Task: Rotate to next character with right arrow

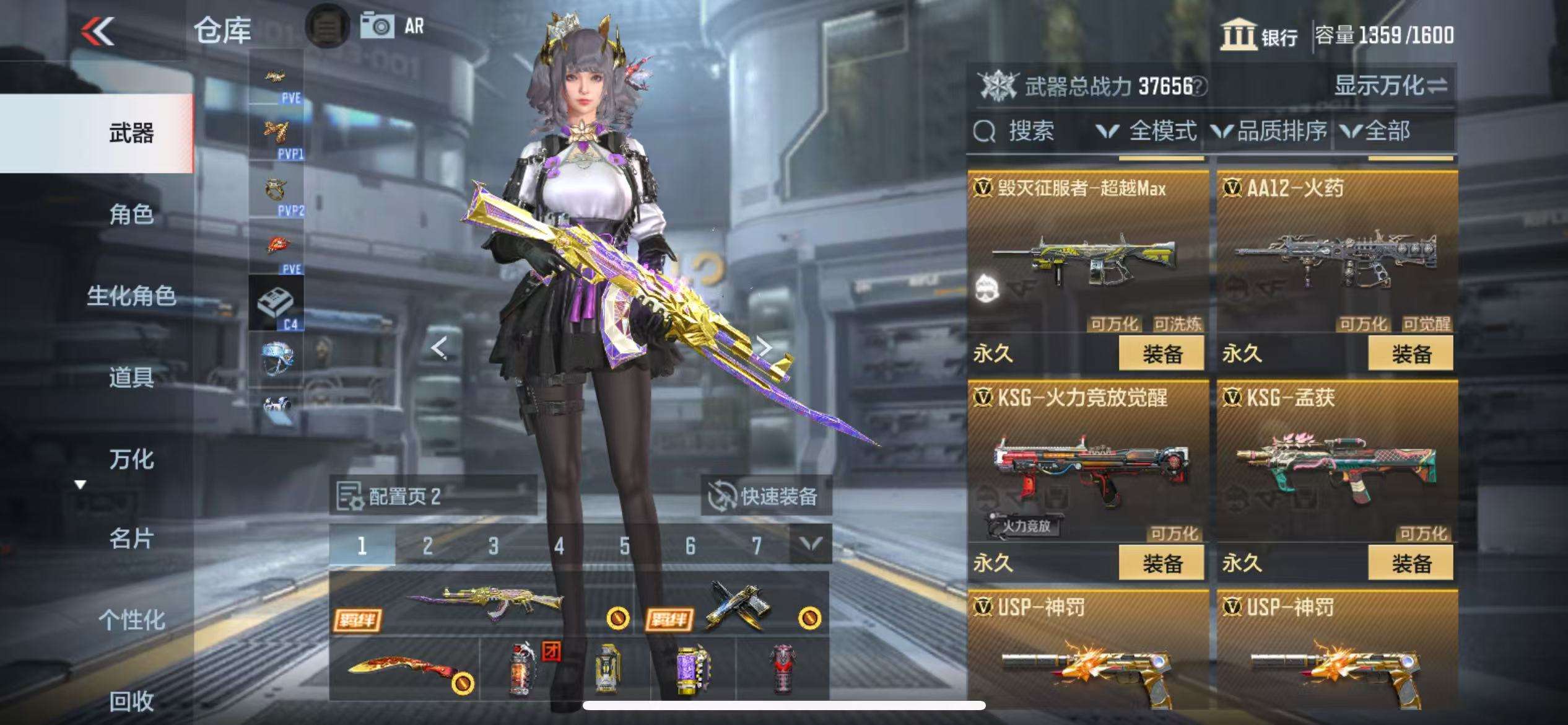Action: (x=765, y=347)
